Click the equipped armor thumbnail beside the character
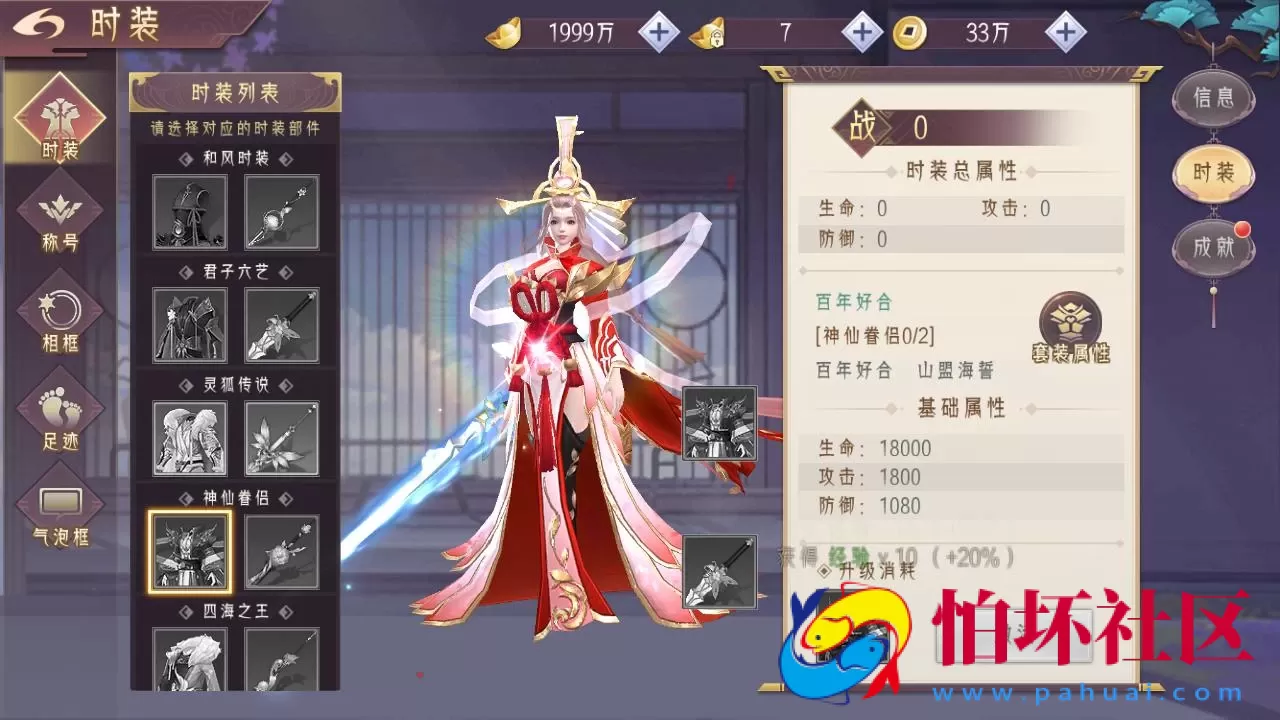The height and width of the screenshot is (720, 1280). pyautogui.click(x=719, y=425)
